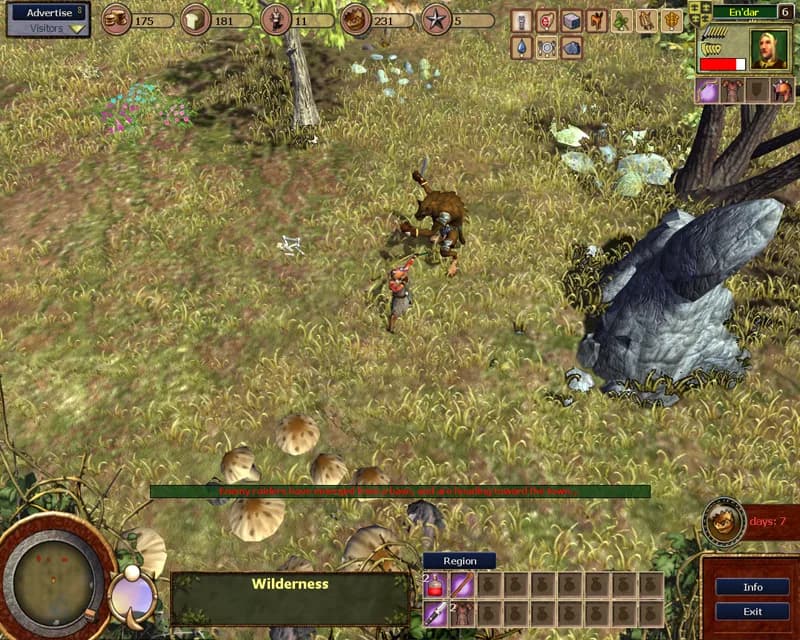Screen dimensions: 800x640
Task: Click the circular minimap
Action: 53,578
